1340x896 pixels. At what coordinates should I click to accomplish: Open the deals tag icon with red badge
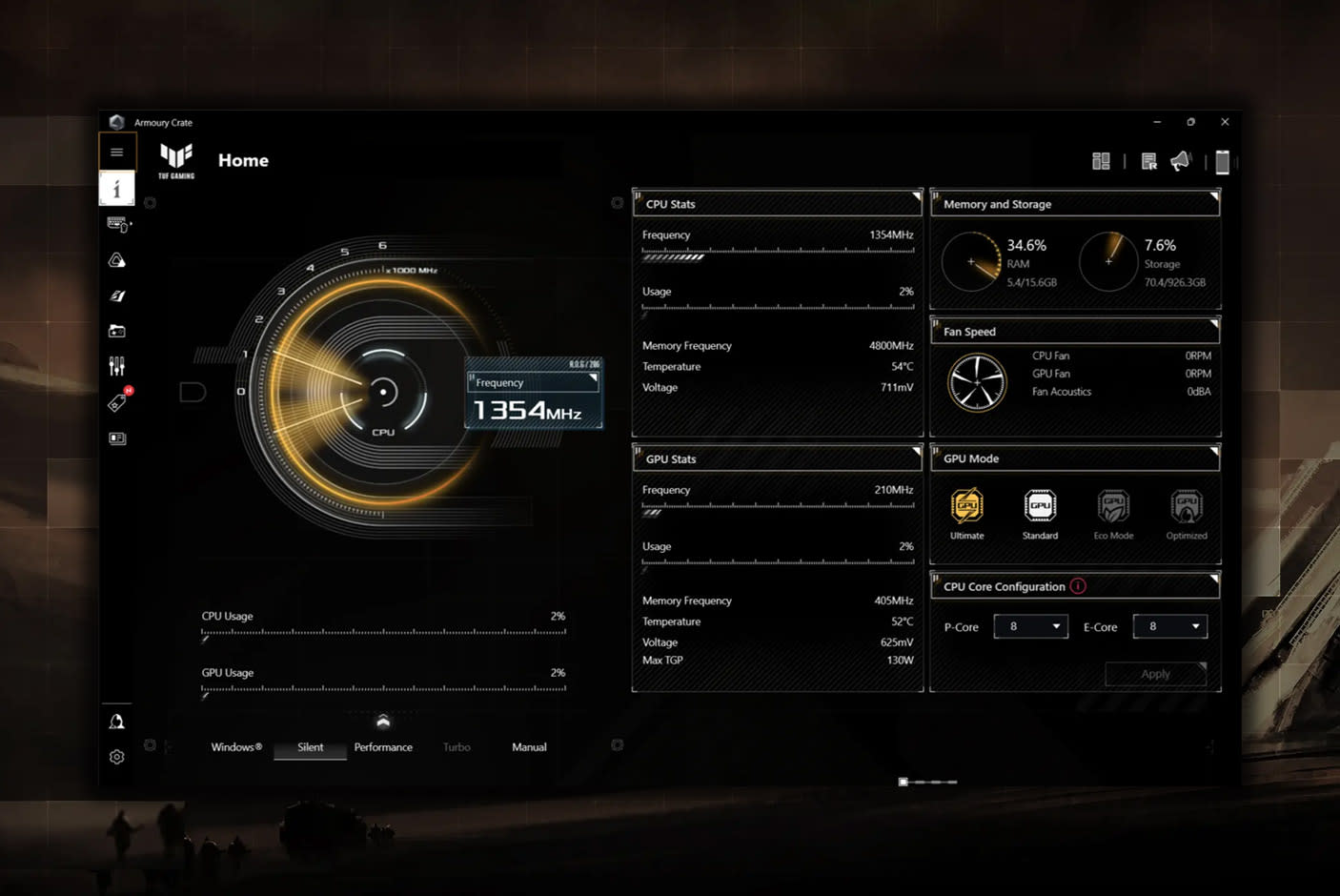(x=117, y=403)
